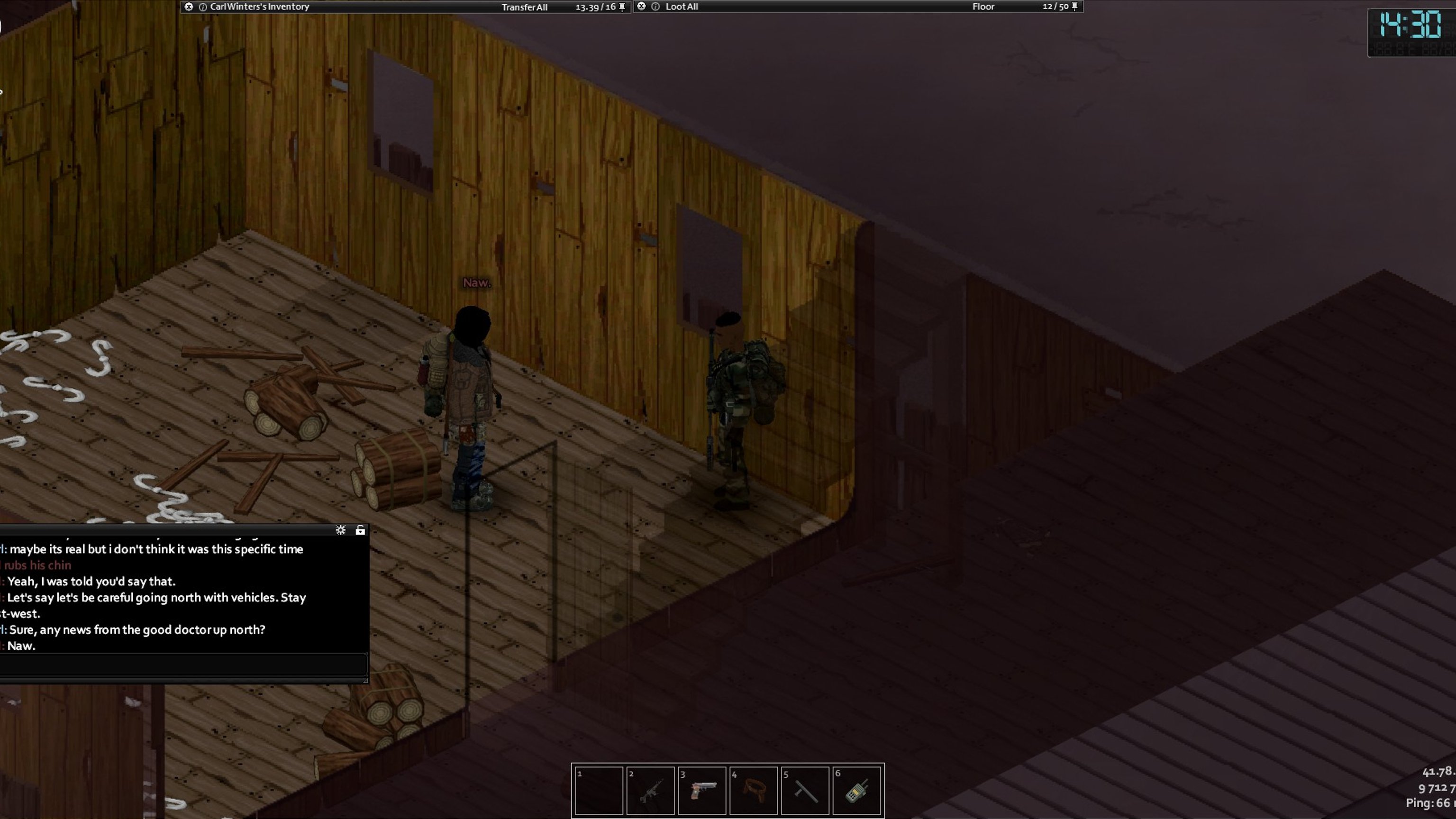Viewport: 1456px width, 819px height.
Task: Click the Loot All button
Action: [681, 7]
